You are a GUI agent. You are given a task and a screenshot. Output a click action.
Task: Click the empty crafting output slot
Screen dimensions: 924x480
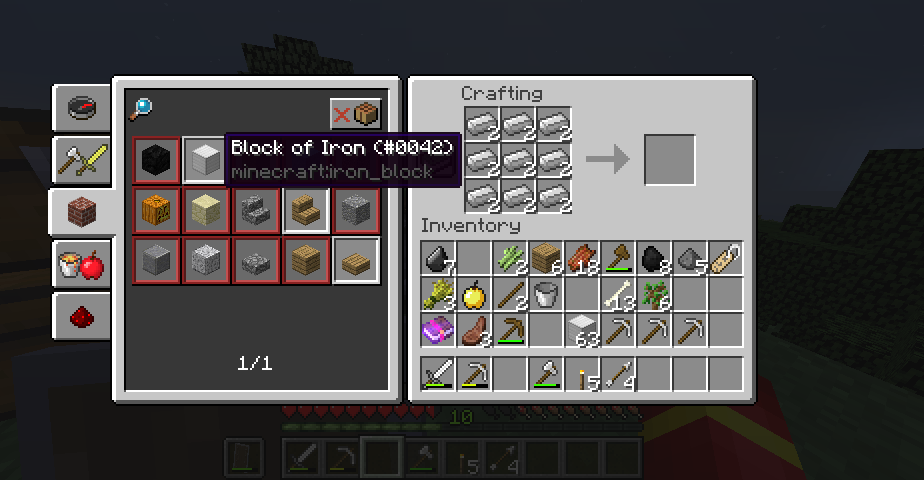(x=669, y=160)
